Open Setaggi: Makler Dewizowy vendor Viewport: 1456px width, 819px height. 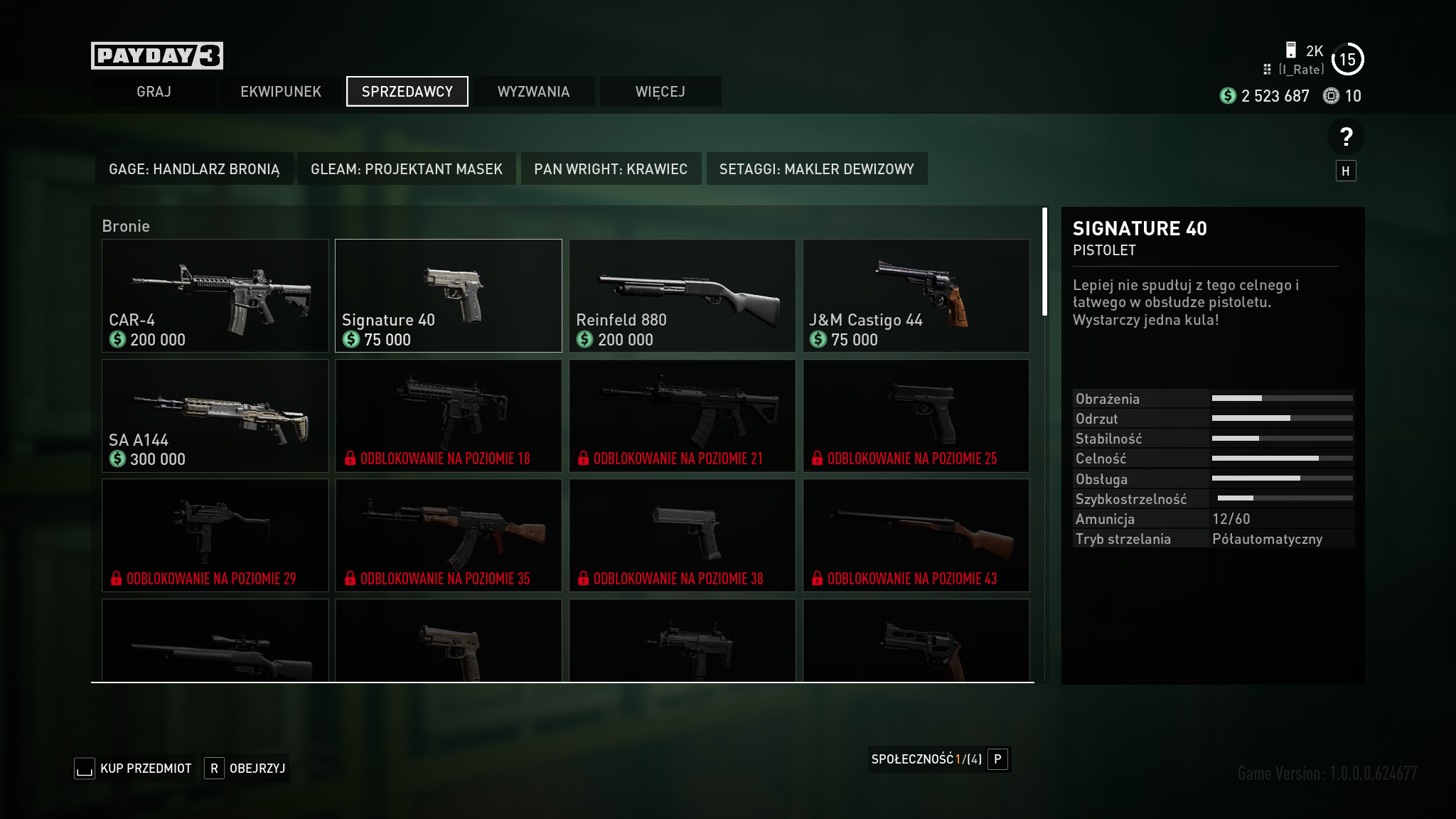(x=816, y=169)
